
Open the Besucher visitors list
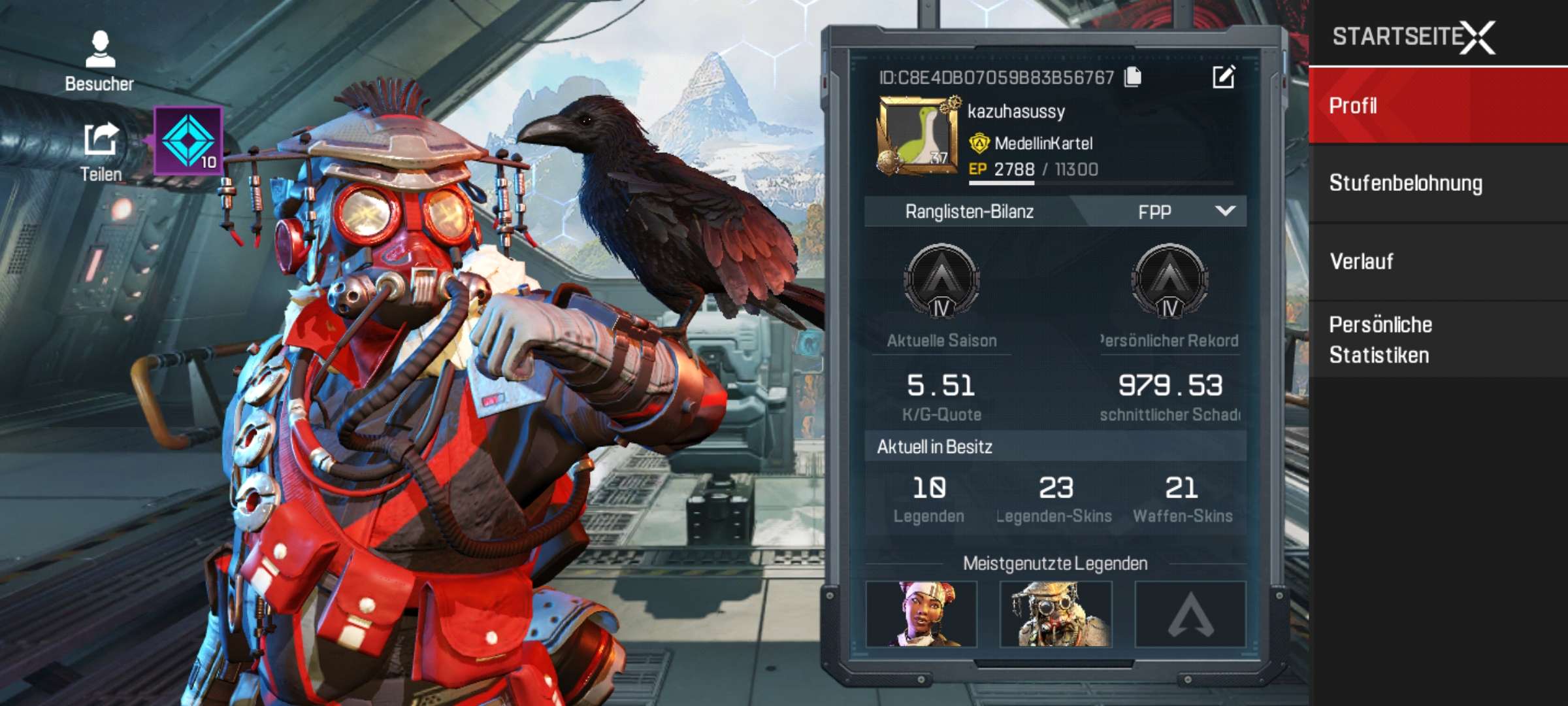100,60
